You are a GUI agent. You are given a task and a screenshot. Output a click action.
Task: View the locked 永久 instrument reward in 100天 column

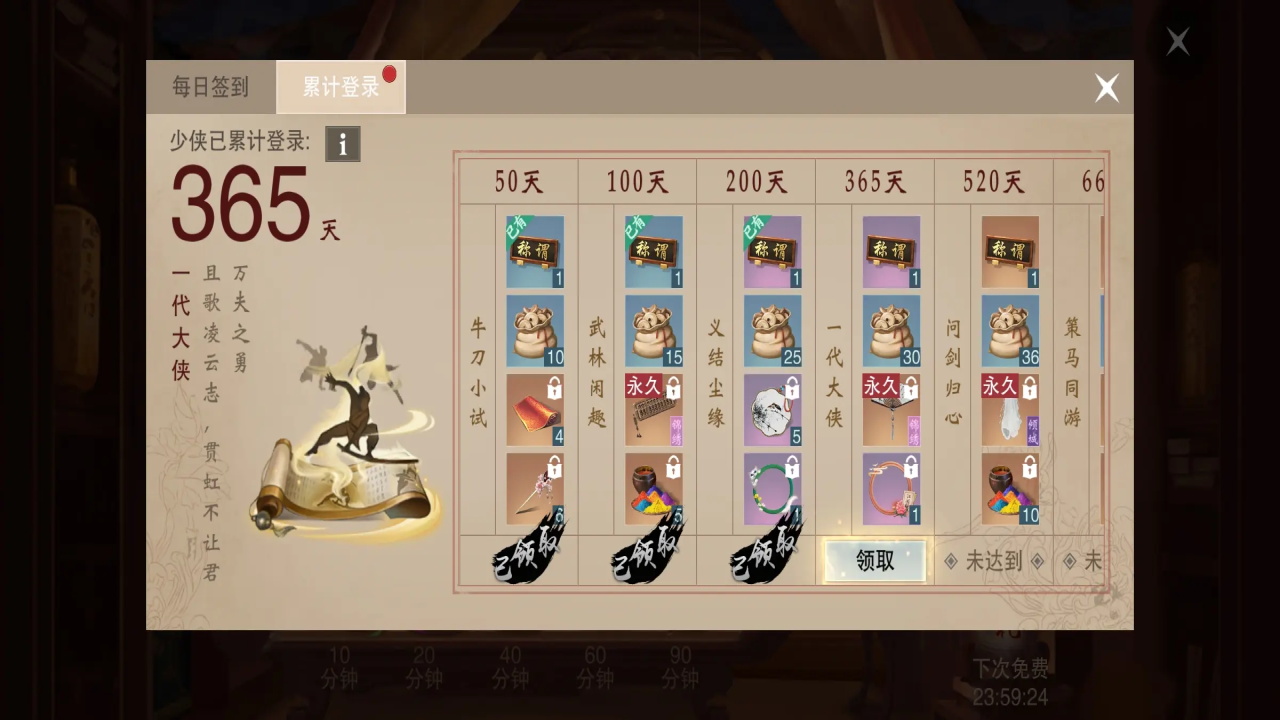[x=653, y=410]
